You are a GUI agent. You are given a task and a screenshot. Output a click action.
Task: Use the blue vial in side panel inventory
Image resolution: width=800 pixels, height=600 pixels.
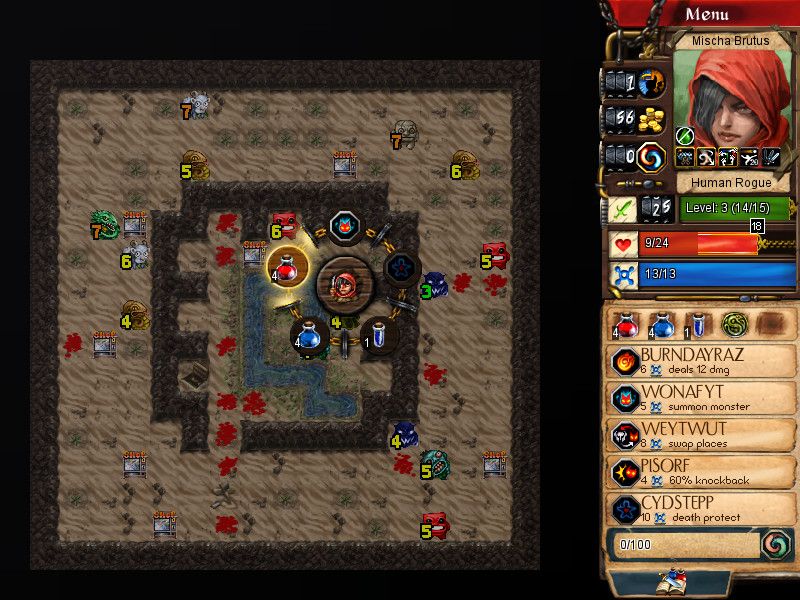pyautogui.click(x=699, y=324)
